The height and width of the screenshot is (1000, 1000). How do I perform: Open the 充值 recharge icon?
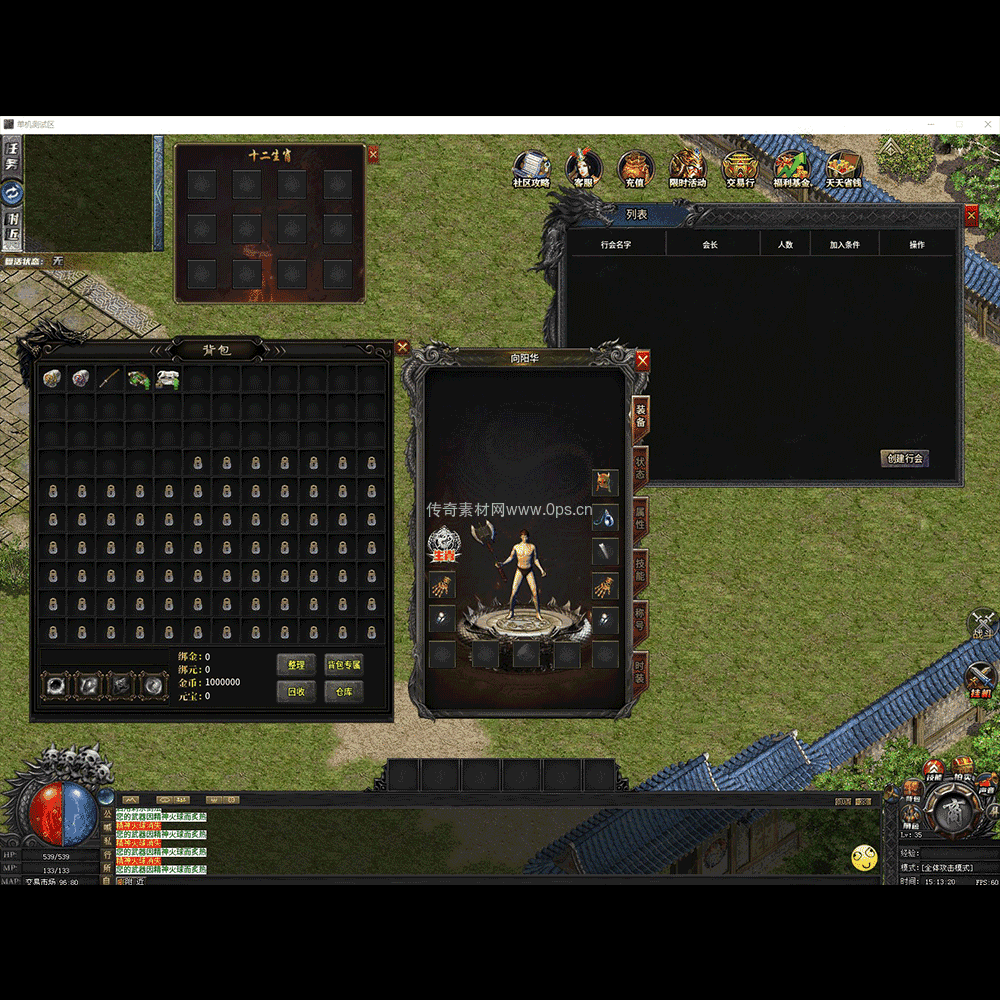pos(635,167)
